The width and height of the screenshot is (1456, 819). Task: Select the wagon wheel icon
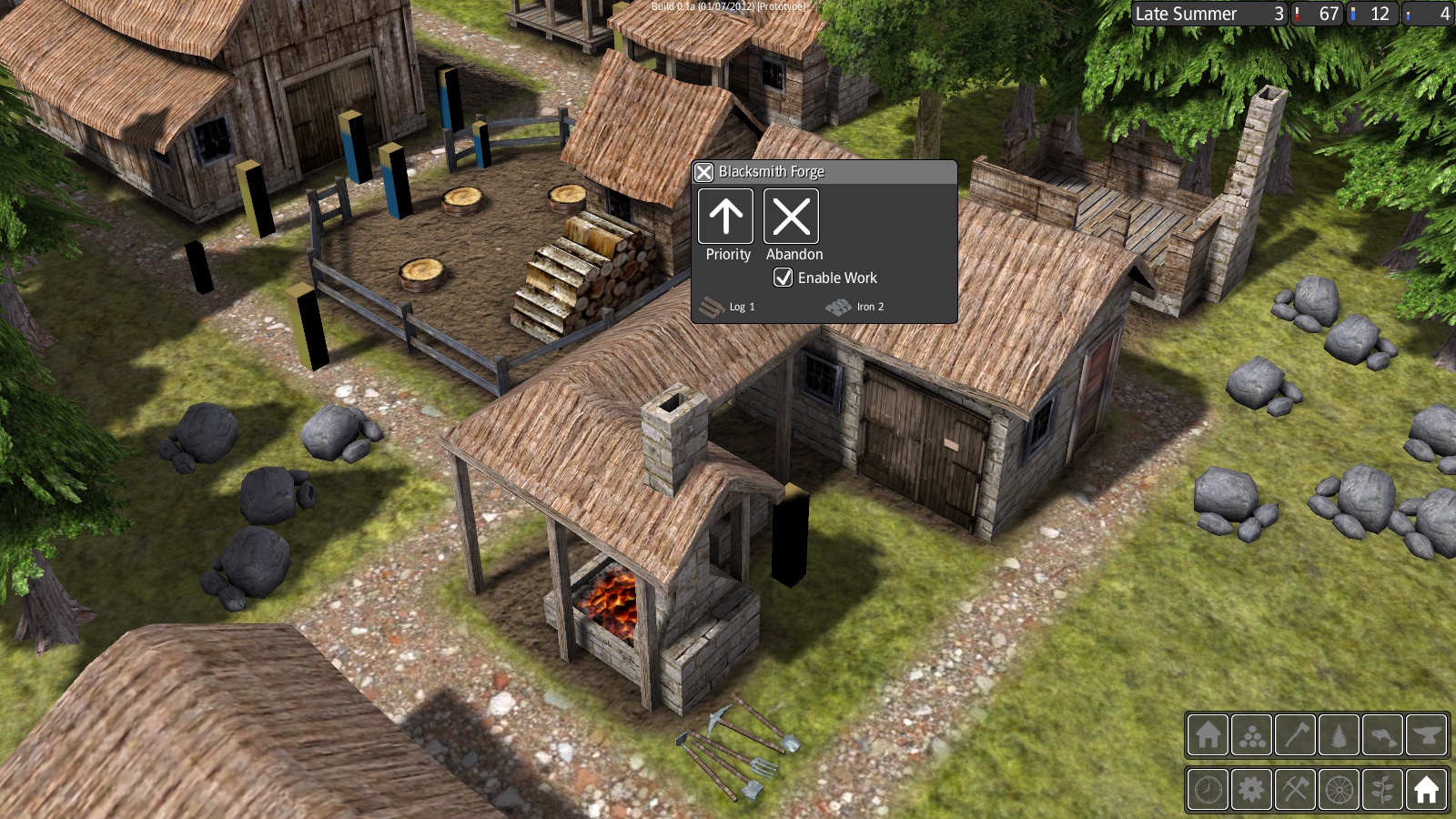point(1339,790)
